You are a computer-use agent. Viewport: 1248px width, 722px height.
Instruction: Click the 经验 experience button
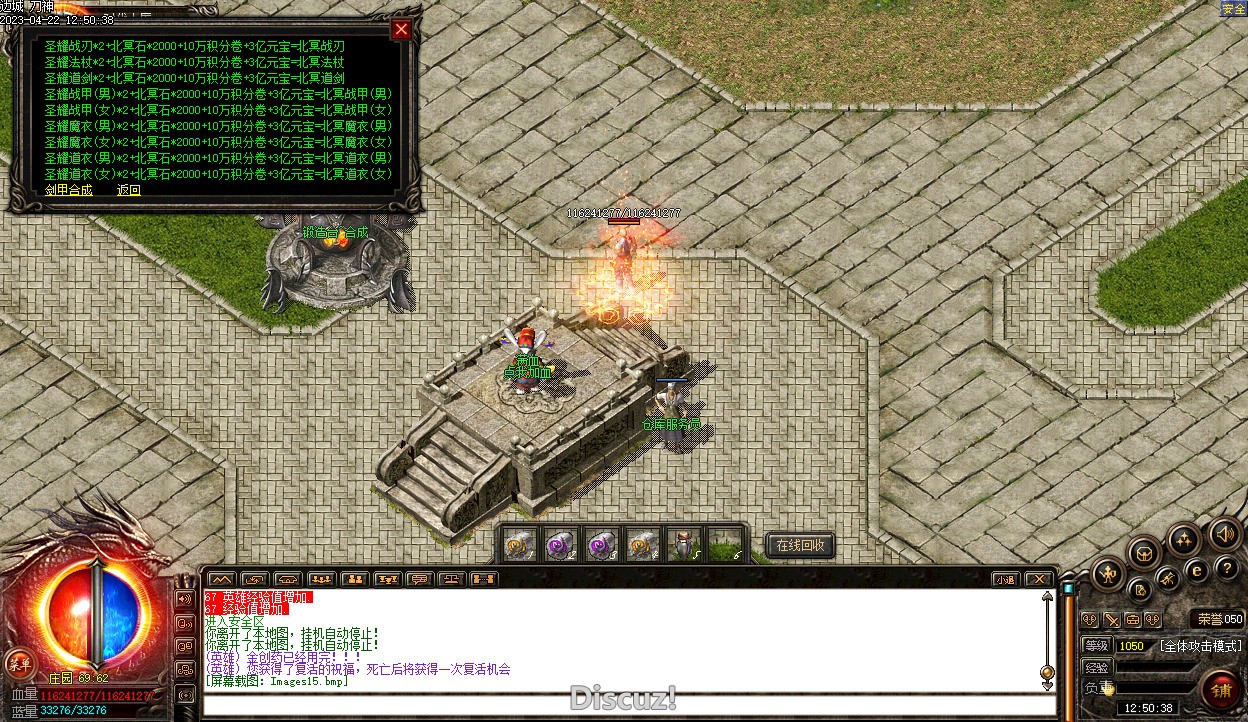pyautogui.click(x=1097, y=667)
